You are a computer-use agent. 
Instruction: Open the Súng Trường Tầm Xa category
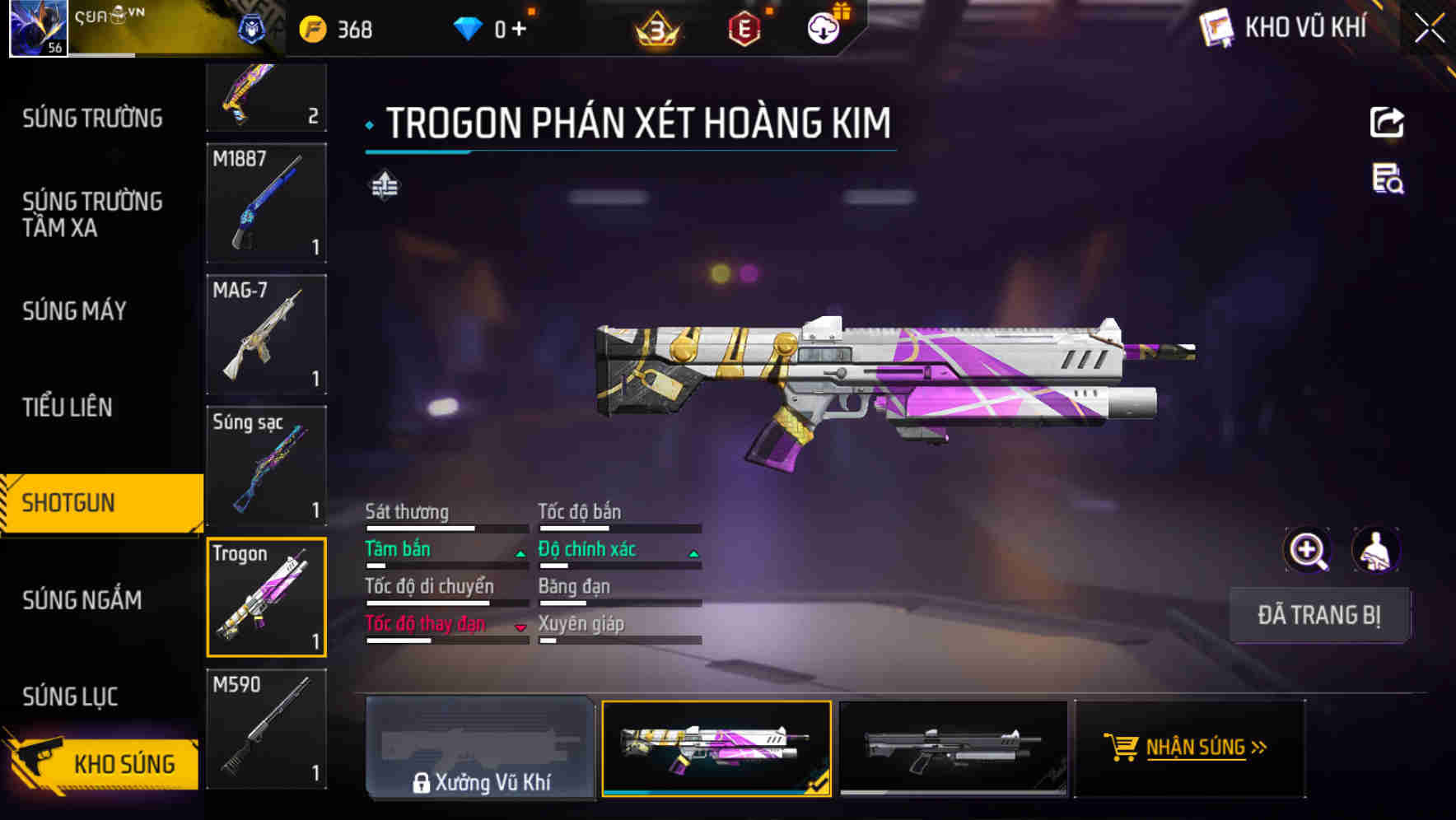click(x=92, y=214)
